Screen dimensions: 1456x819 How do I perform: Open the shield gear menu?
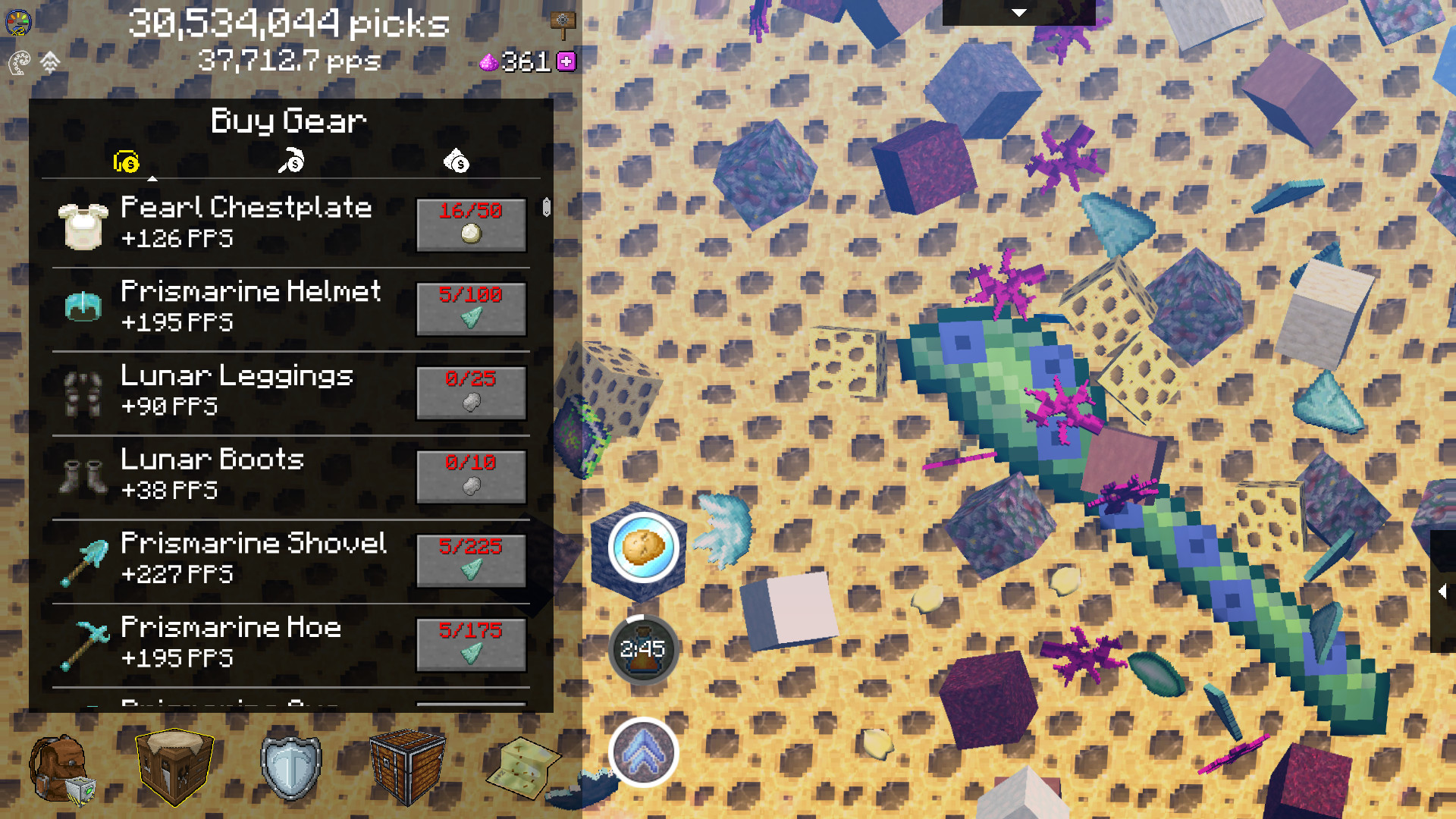tap(292, 767)
